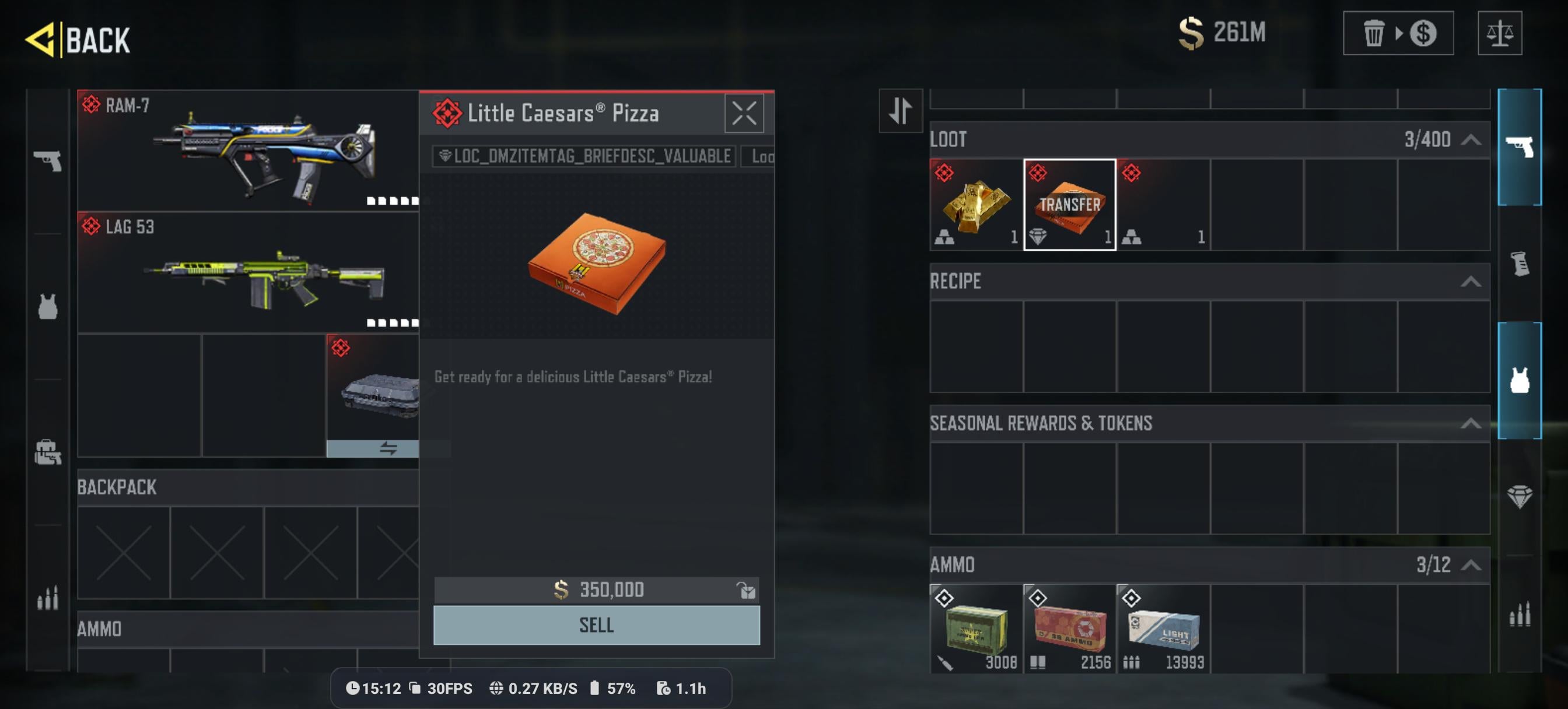Viewport: 1568px width, 709px height.
Task: Switch to the pistol tab on right
Action: pyautogui.click(x=1518, y=148)
